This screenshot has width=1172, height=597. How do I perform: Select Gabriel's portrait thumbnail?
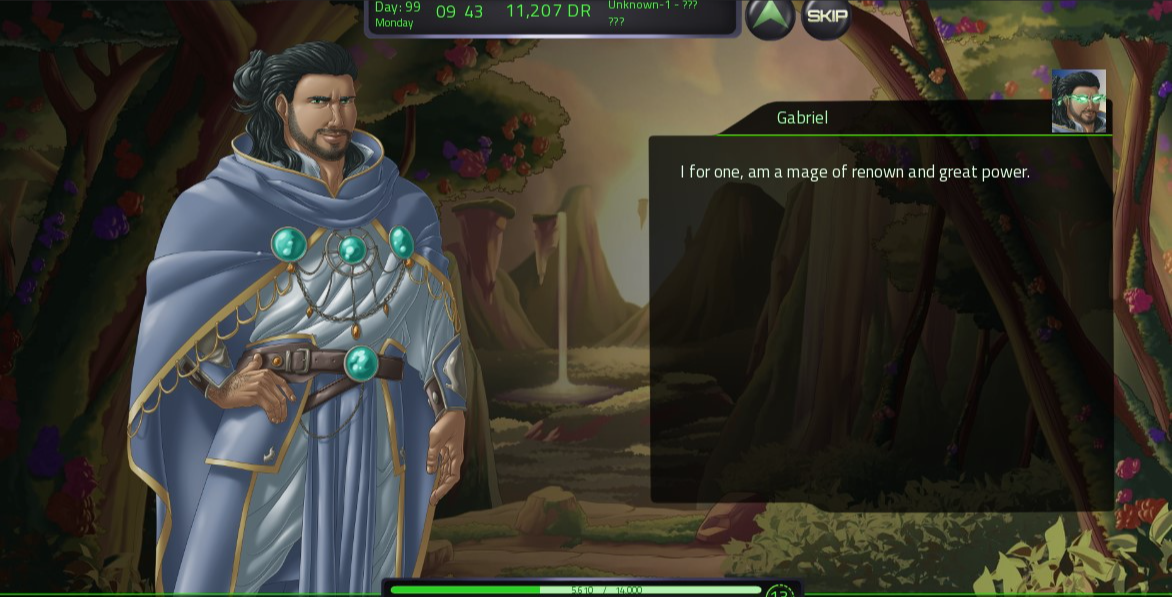click(x=1078, y=101)
